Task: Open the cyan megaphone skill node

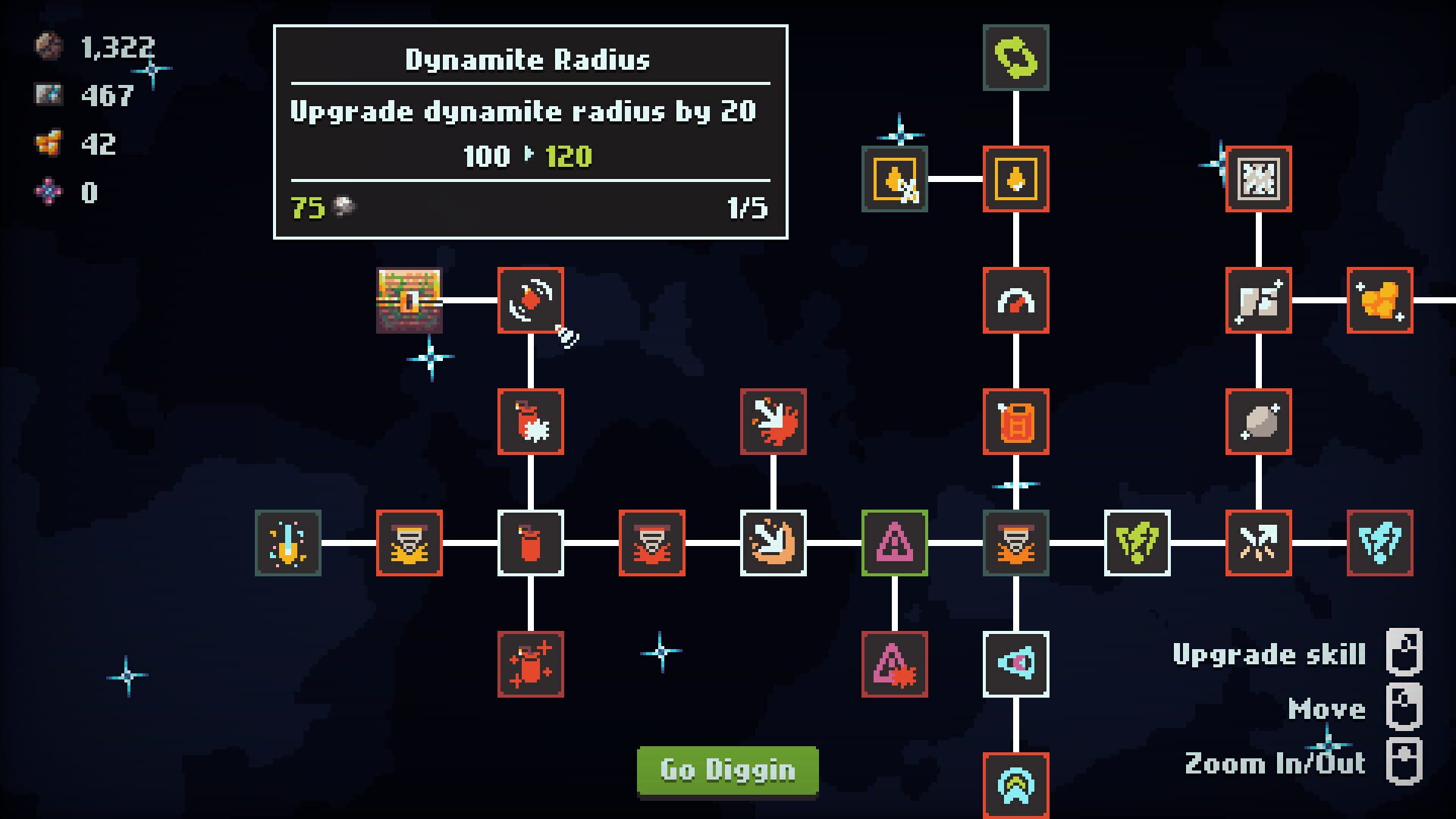Action: click(x=1015, y=664)
